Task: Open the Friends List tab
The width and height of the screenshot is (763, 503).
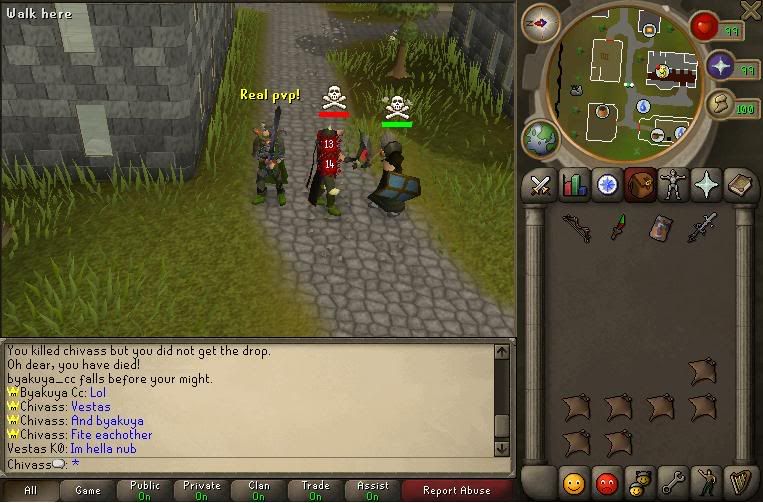Action: 573,482
